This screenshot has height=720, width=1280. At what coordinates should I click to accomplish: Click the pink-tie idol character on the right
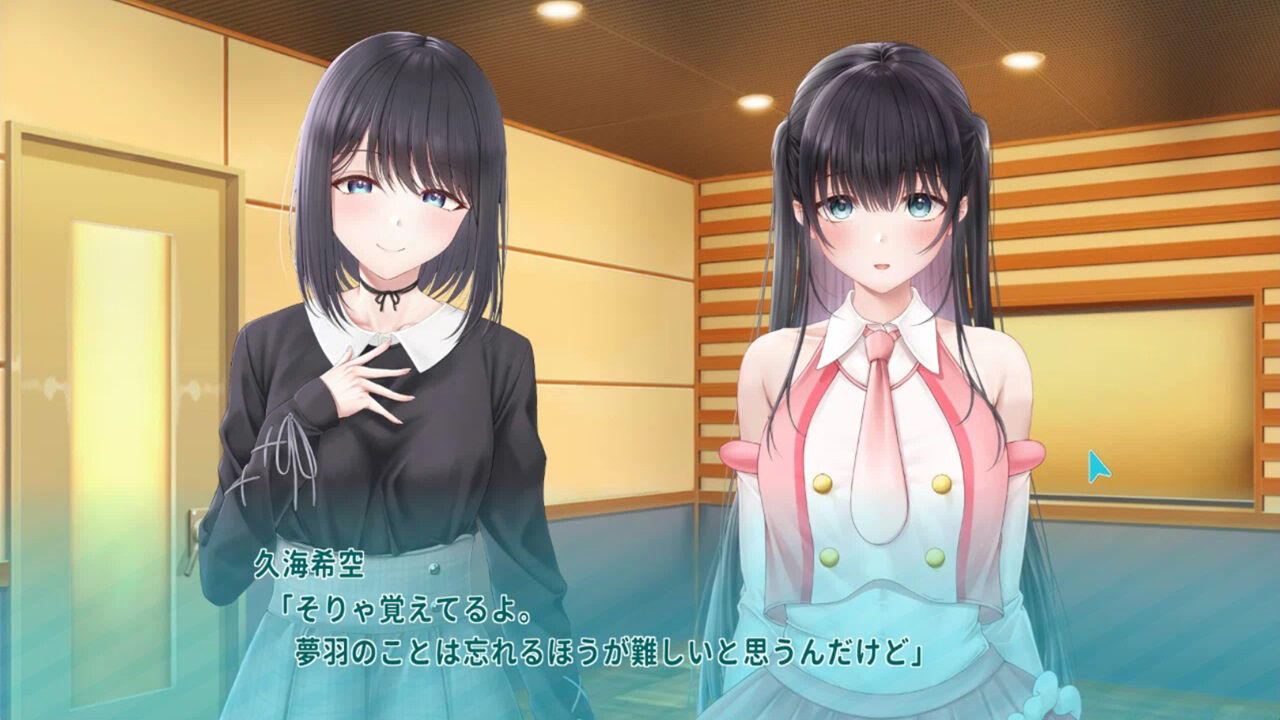[x=880, y=400]
